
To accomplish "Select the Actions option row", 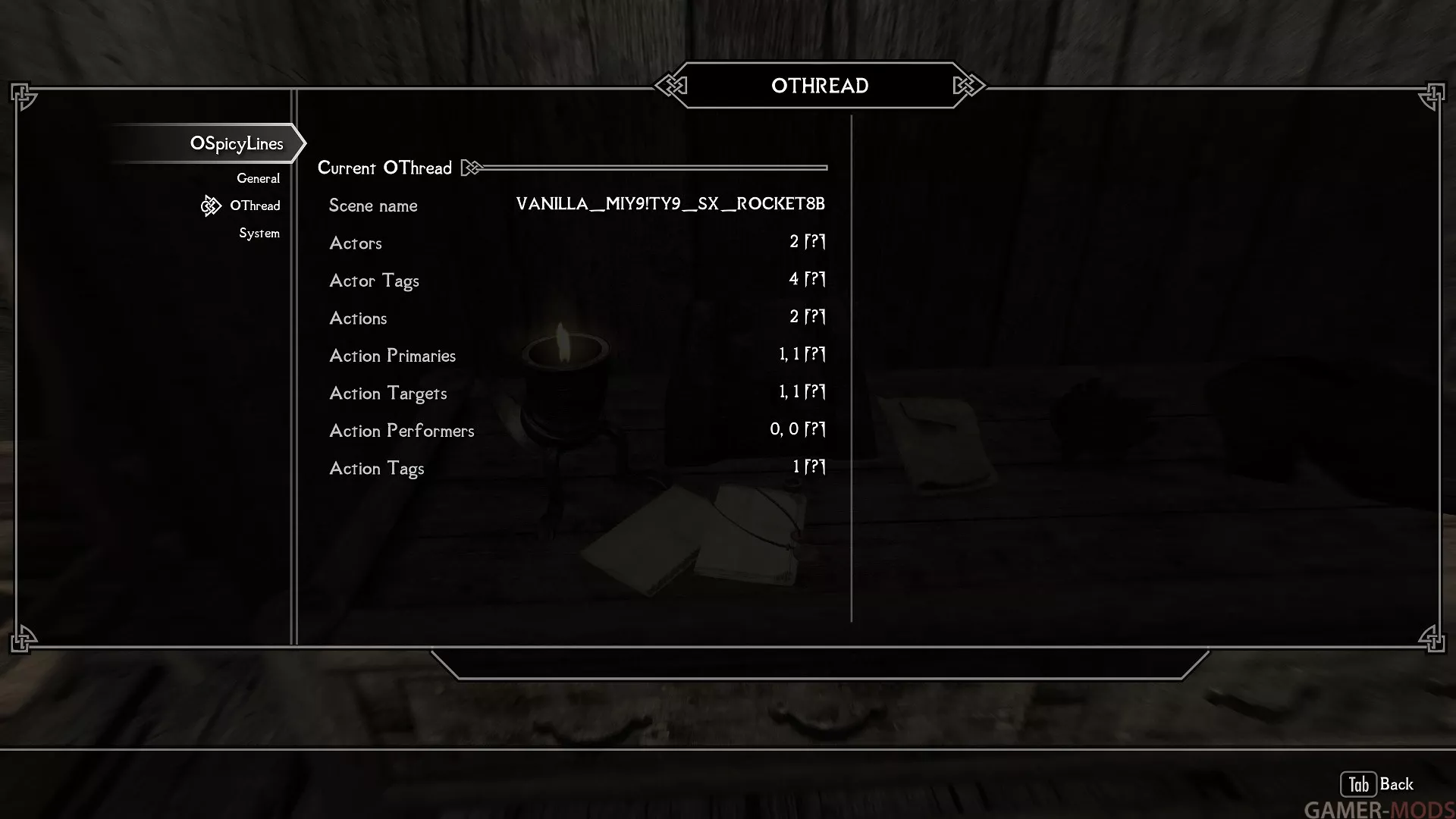I will (576, 318).
